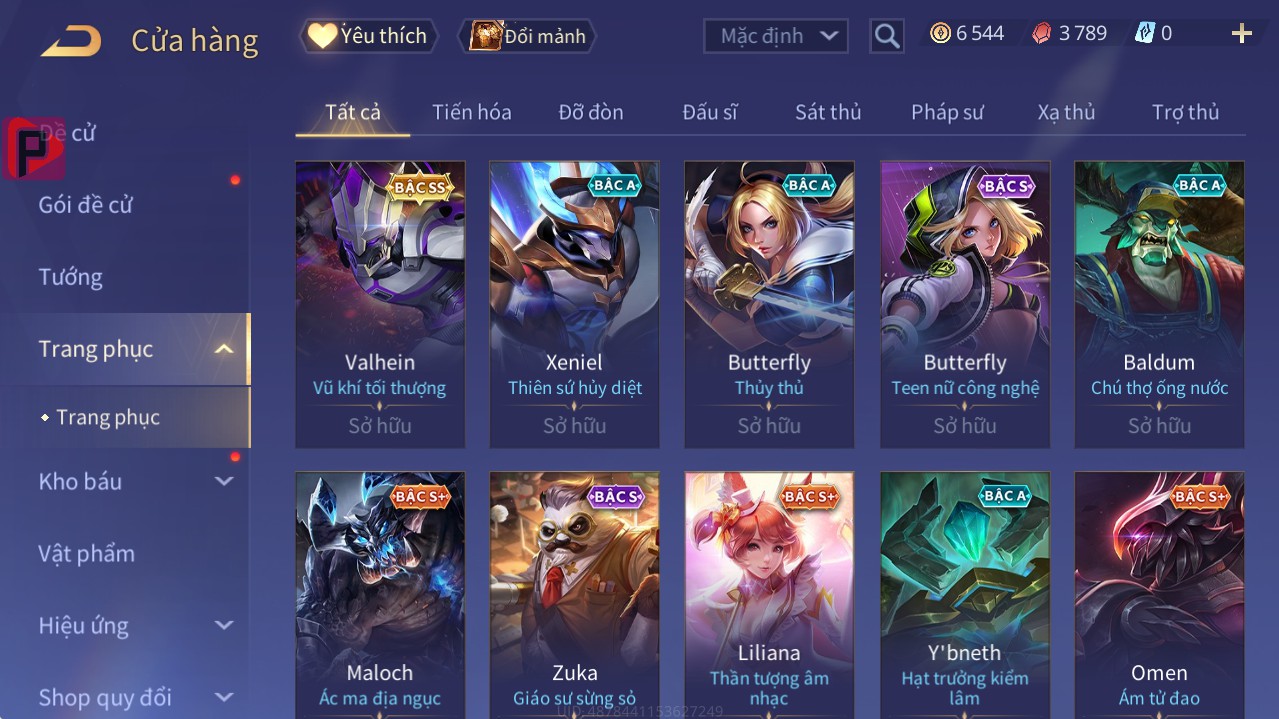Open Gói đề cử in the sidebar
Viewport: 1279px width, 719px height.
pyautogui.click(x=86, y=205)
